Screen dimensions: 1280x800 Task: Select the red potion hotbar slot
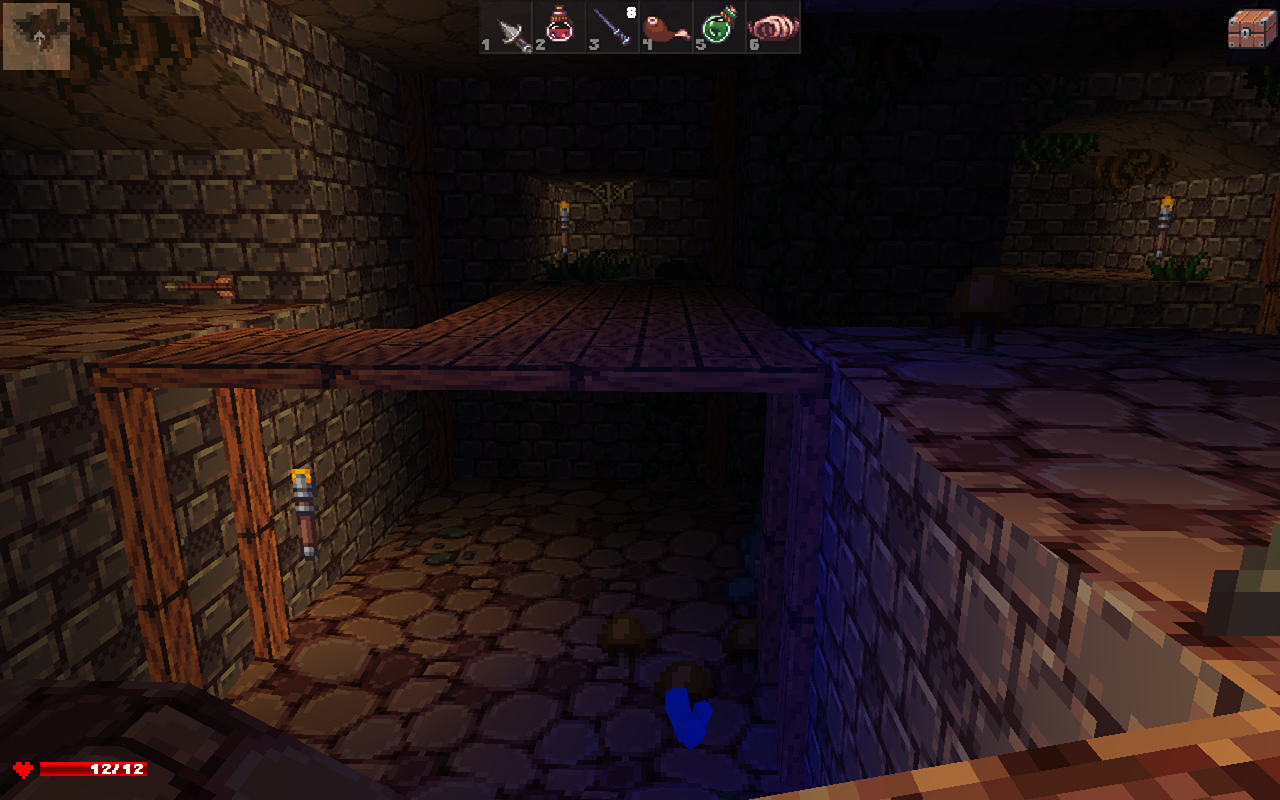(x=561, y=27)
